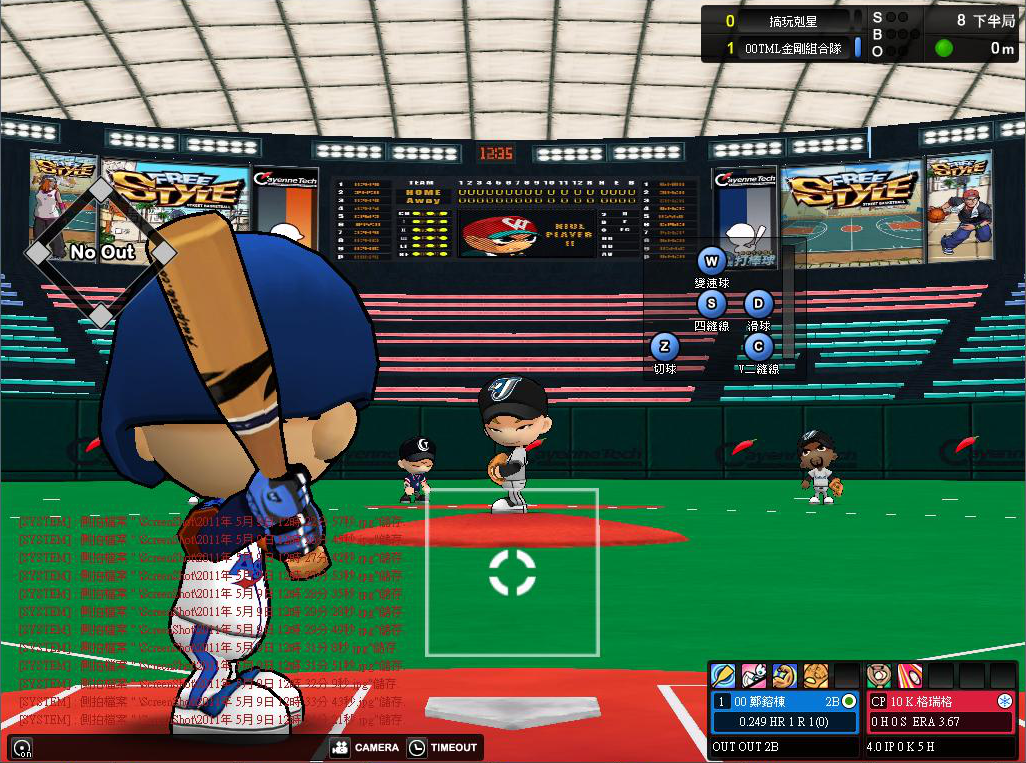Activate the winged shoe skill icon
The image size is (1026, 763).
coord(753,675)
